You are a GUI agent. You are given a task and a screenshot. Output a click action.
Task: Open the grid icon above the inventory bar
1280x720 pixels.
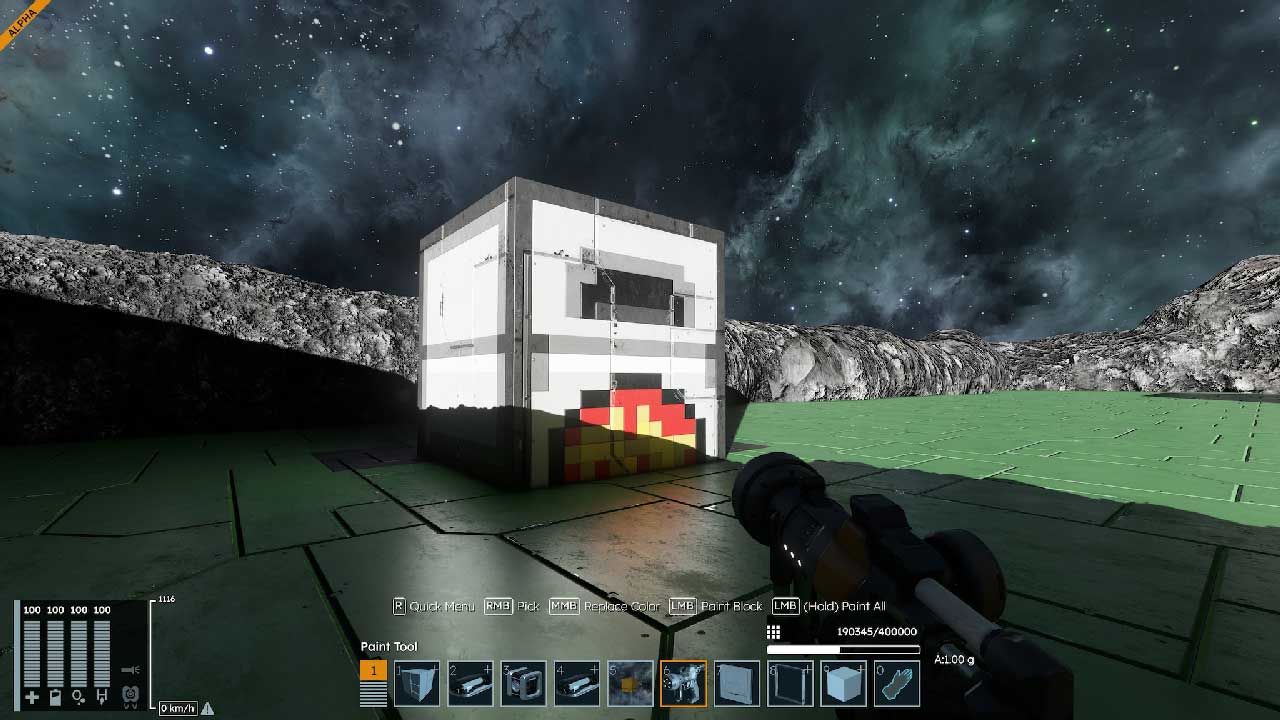click(773, 632)
